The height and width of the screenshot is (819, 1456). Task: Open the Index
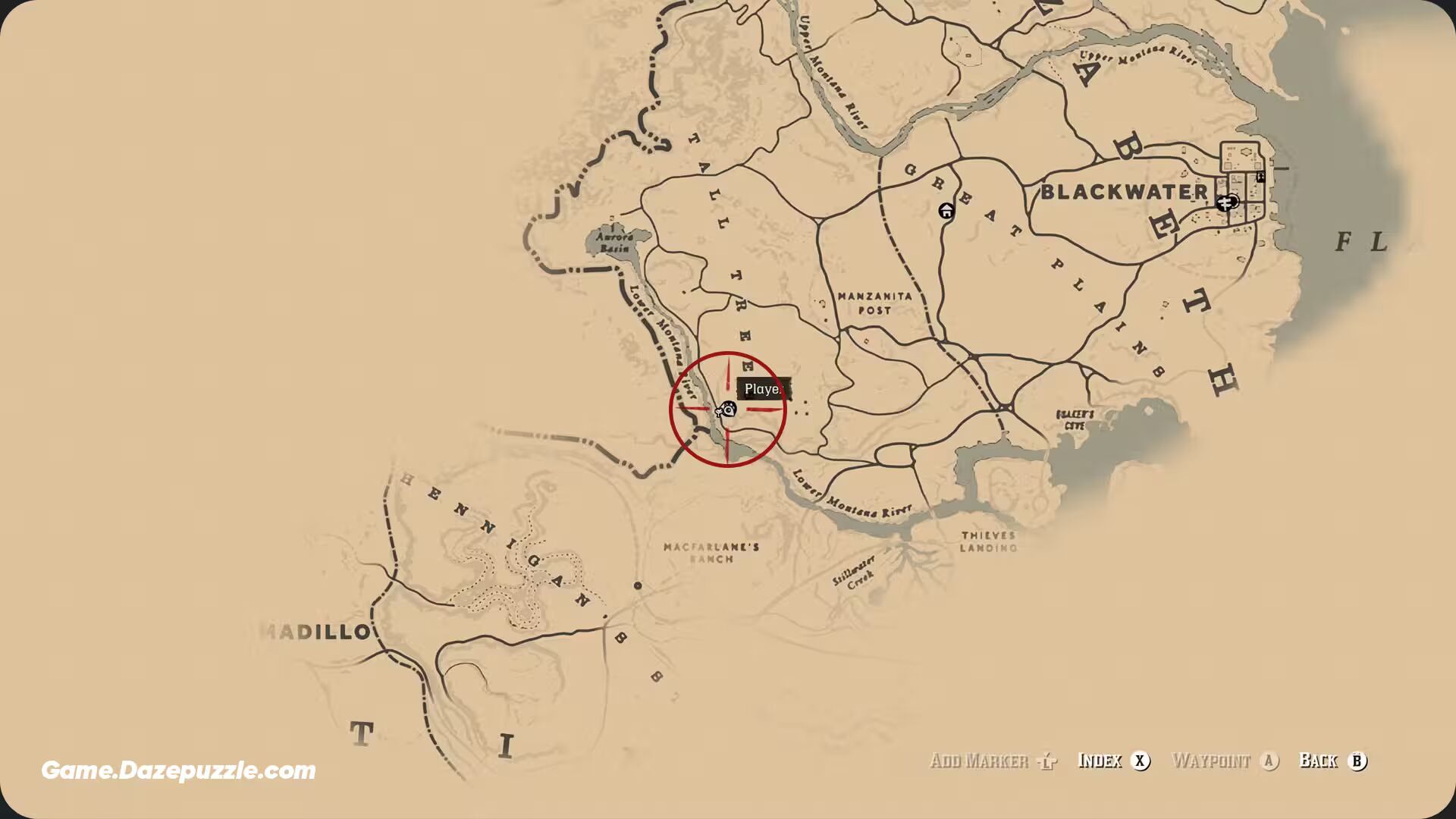1112,761
